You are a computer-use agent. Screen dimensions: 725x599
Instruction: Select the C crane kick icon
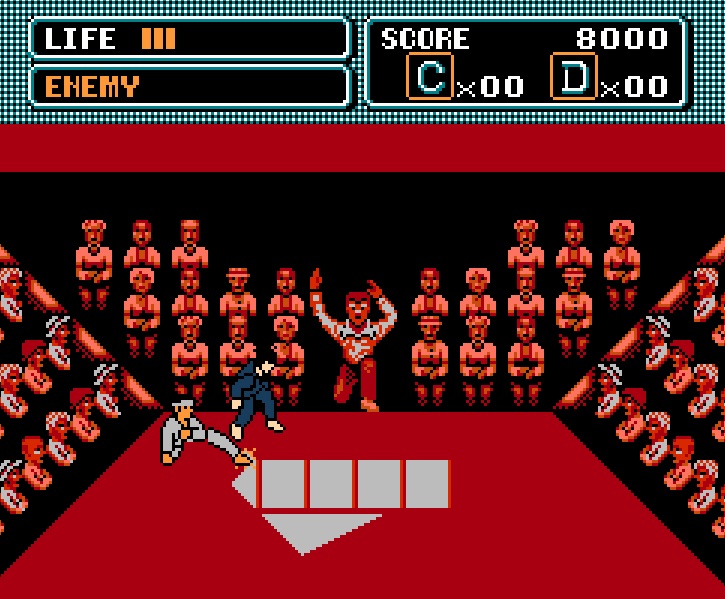(x=431, y=77)
